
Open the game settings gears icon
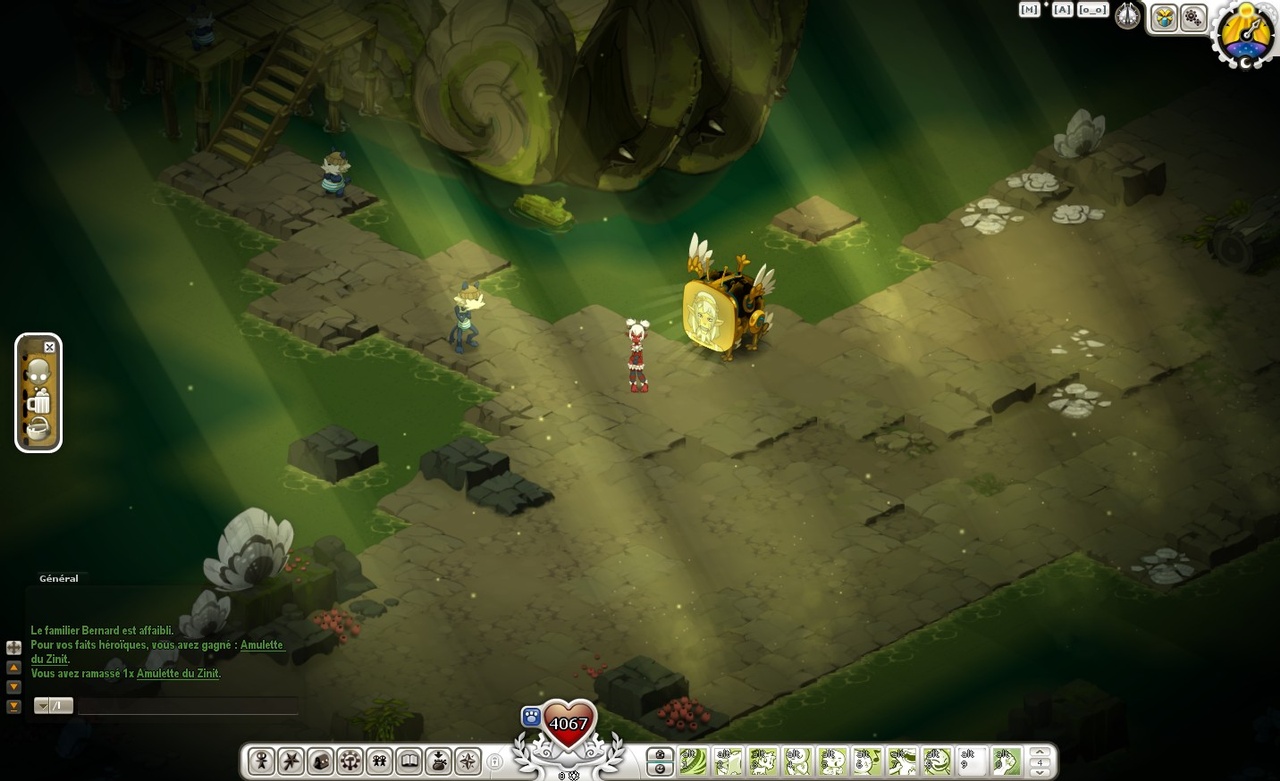pos(1194,17)
